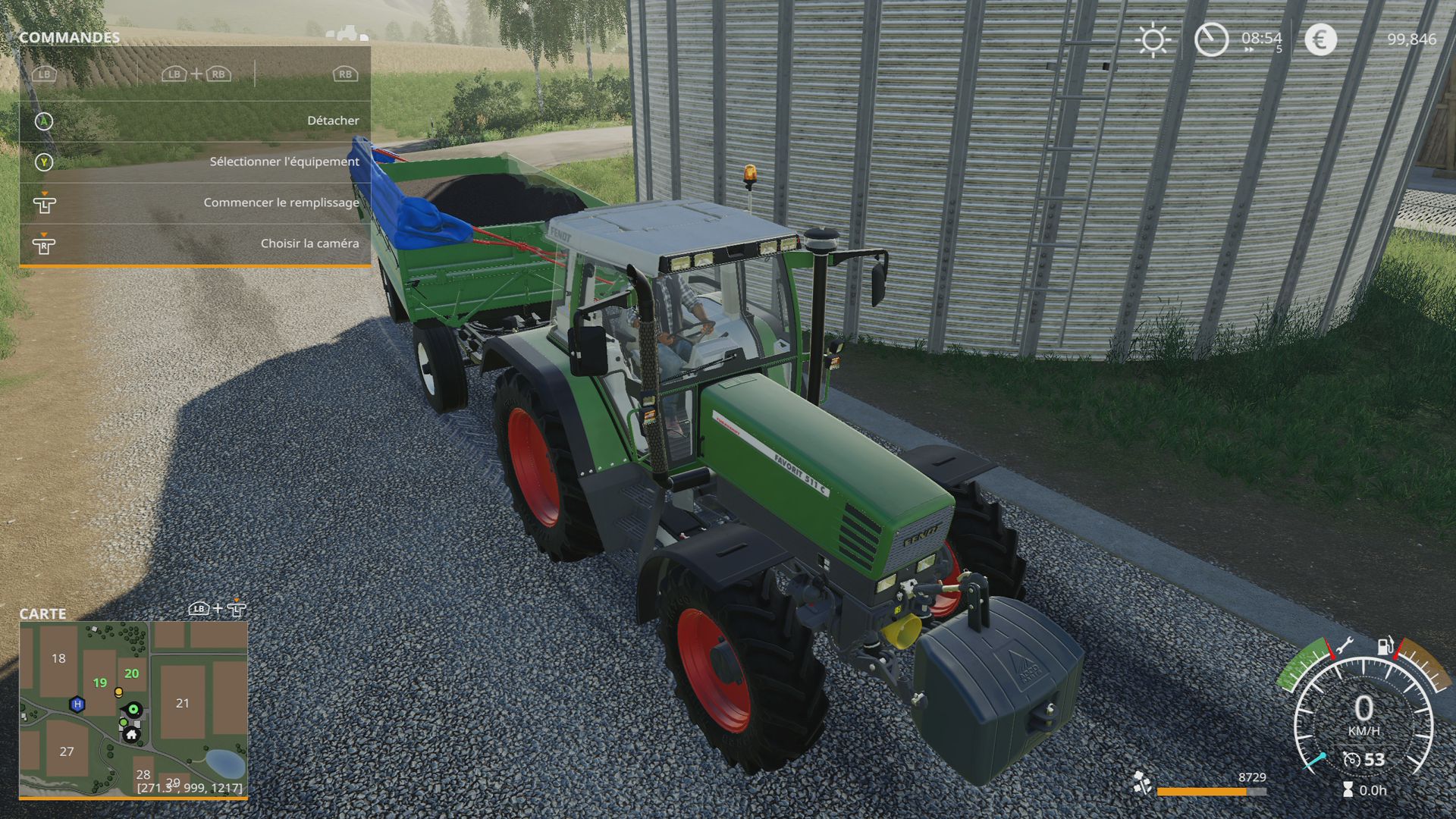Click Détacher to unhitch the trailer
Viewport: 1456px width, 819px height.
334,120
